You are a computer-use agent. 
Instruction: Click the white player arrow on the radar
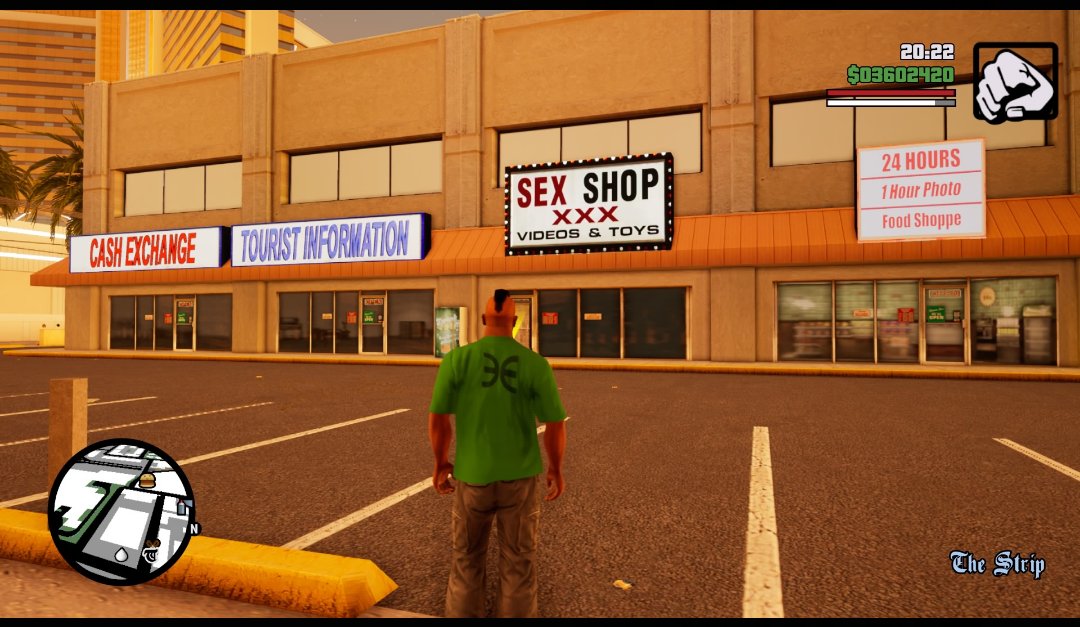coord(122,554)
